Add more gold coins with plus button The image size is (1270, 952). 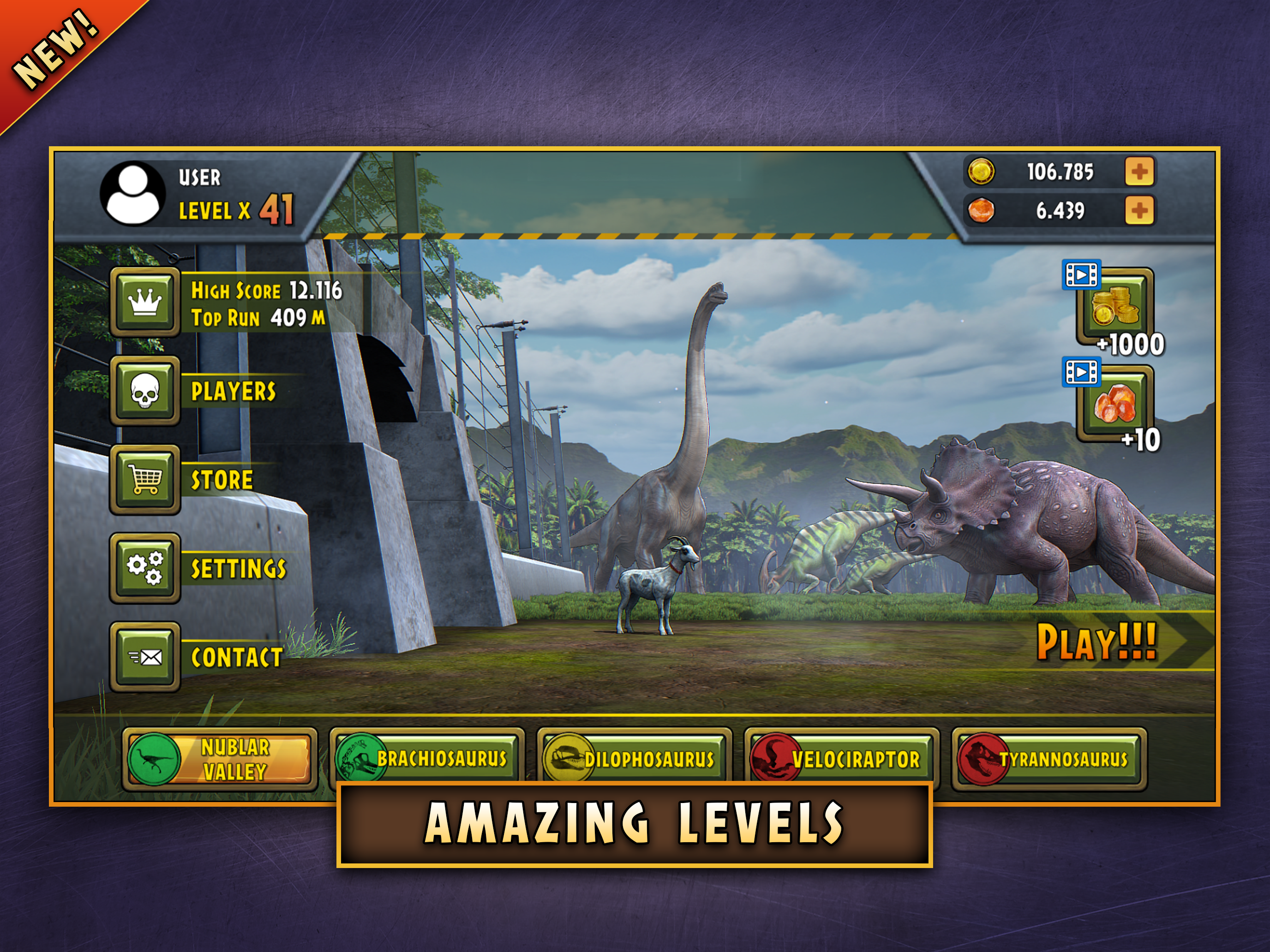pyautogui.click(x=1140, y=172)
